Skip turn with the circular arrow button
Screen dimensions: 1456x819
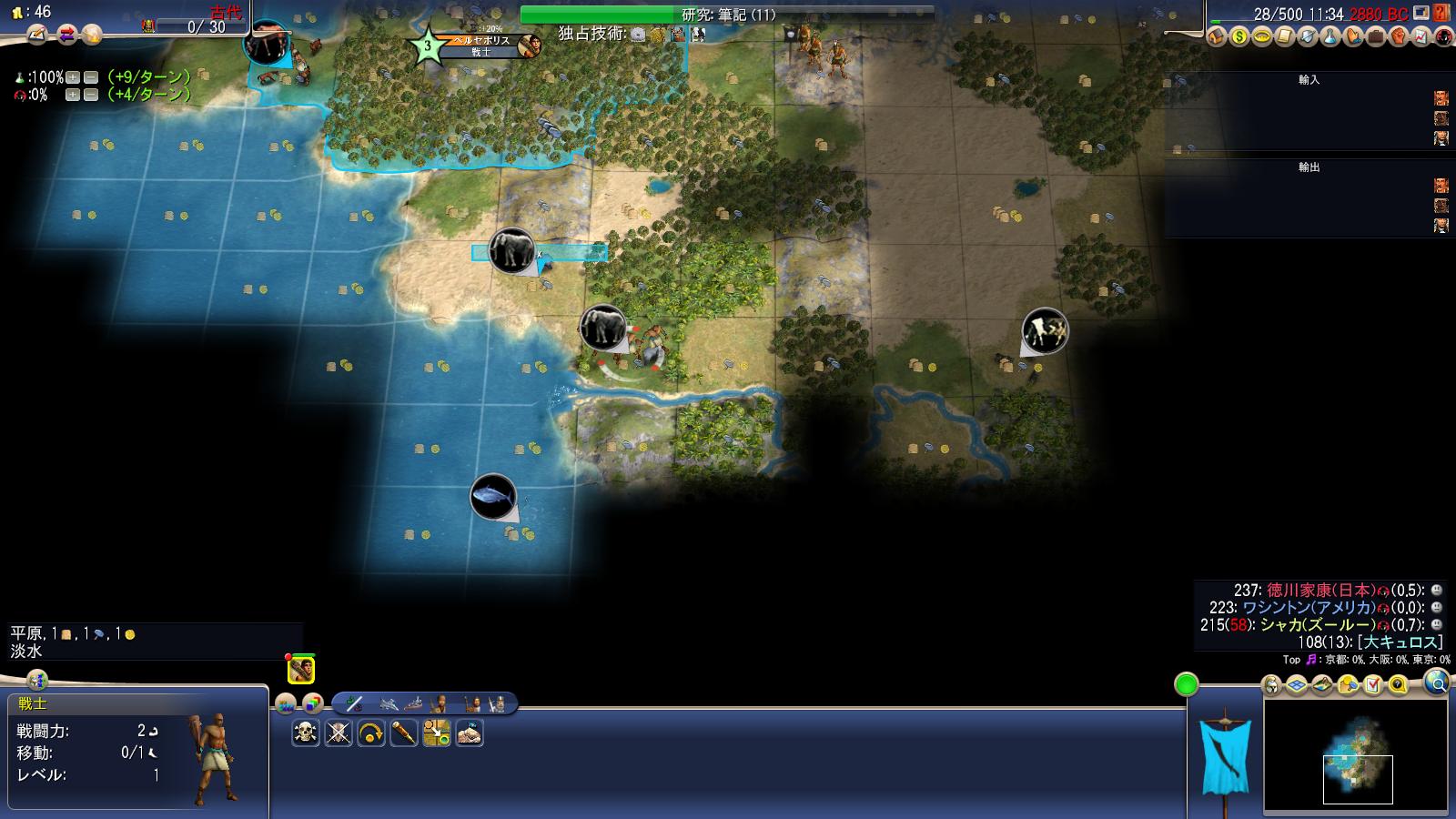371,733
